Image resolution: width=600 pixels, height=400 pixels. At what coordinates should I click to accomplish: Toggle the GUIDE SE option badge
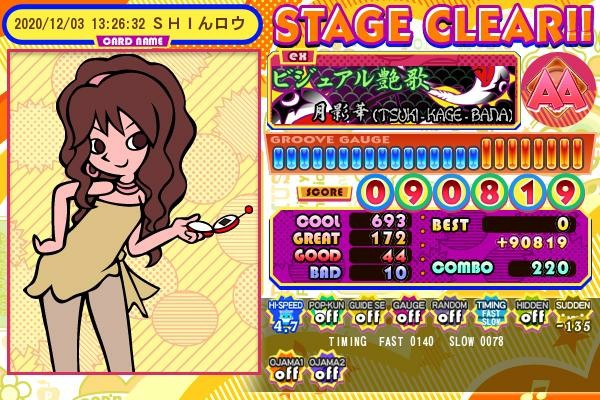point(365,315)
